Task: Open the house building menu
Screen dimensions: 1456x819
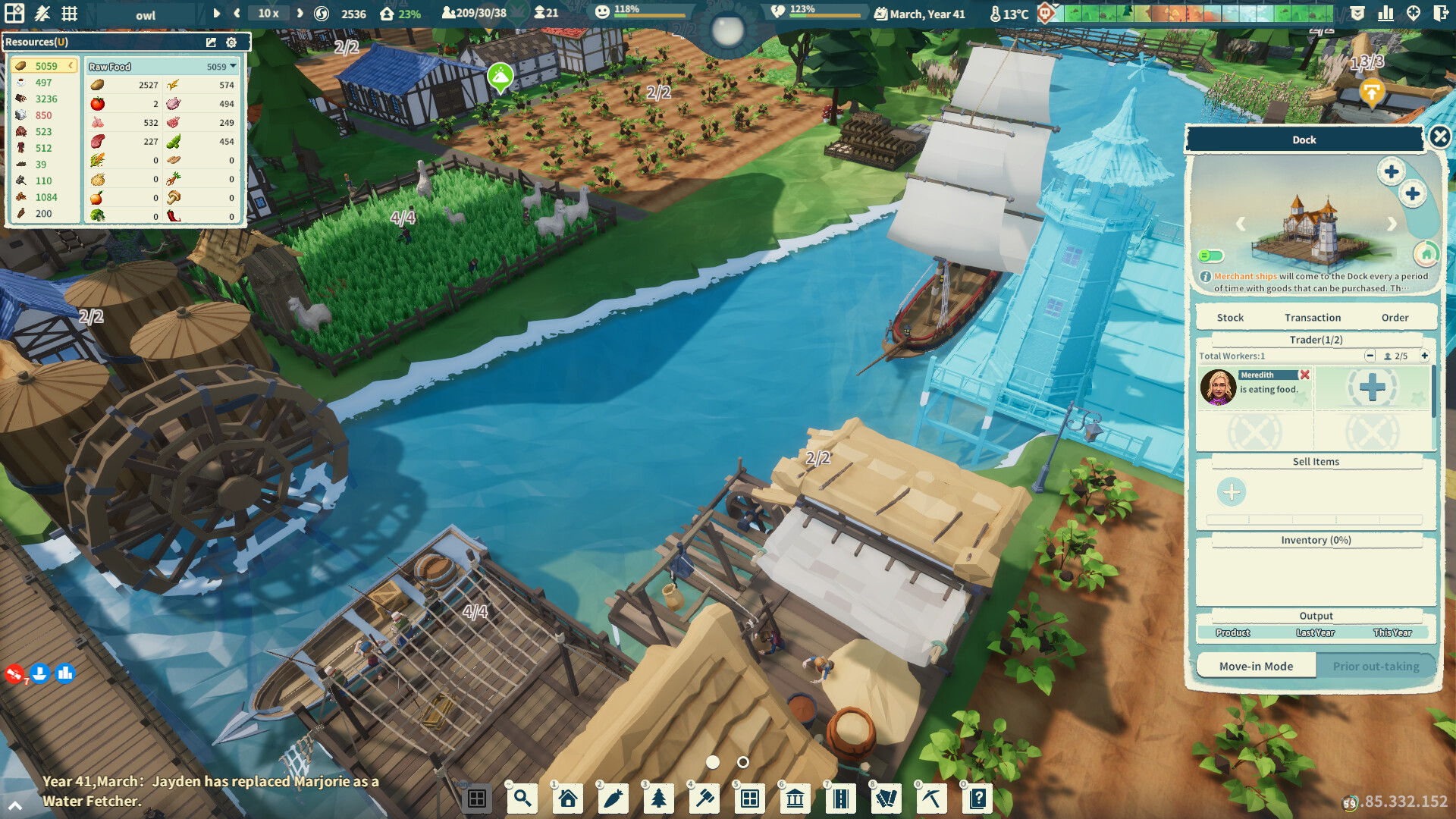Action: pos(567,798)
